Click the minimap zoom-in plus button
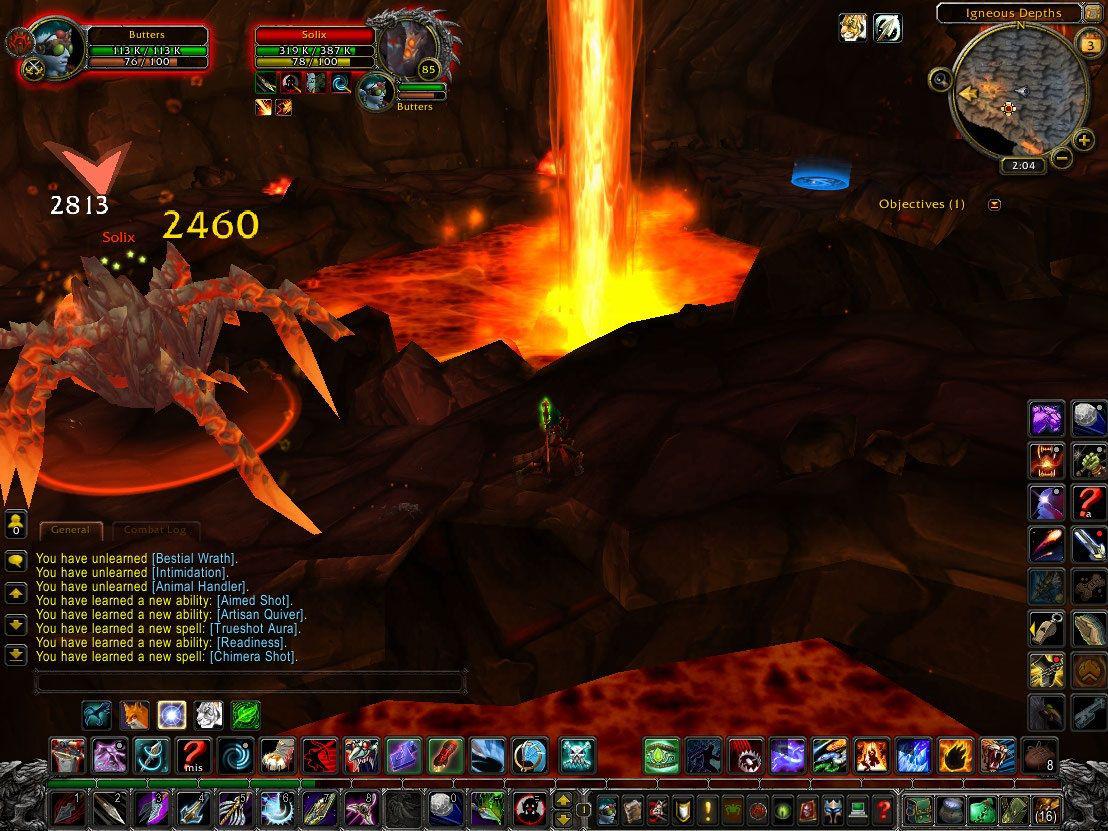Image resolution: width=1108 pixels, height=831 pixels. [1084, 141]
